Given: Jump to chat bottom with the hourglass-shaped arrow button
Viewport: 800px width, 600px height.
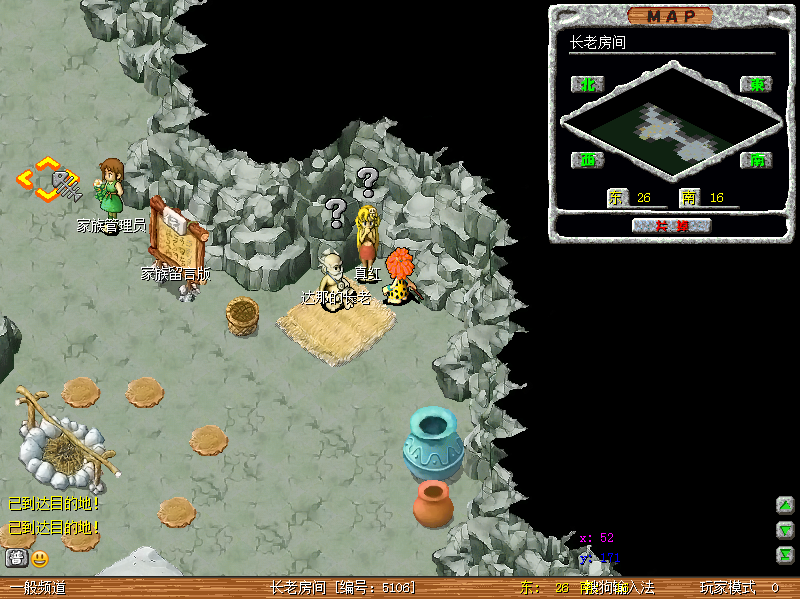Looking at the screenshot, I should coord(786,555).
